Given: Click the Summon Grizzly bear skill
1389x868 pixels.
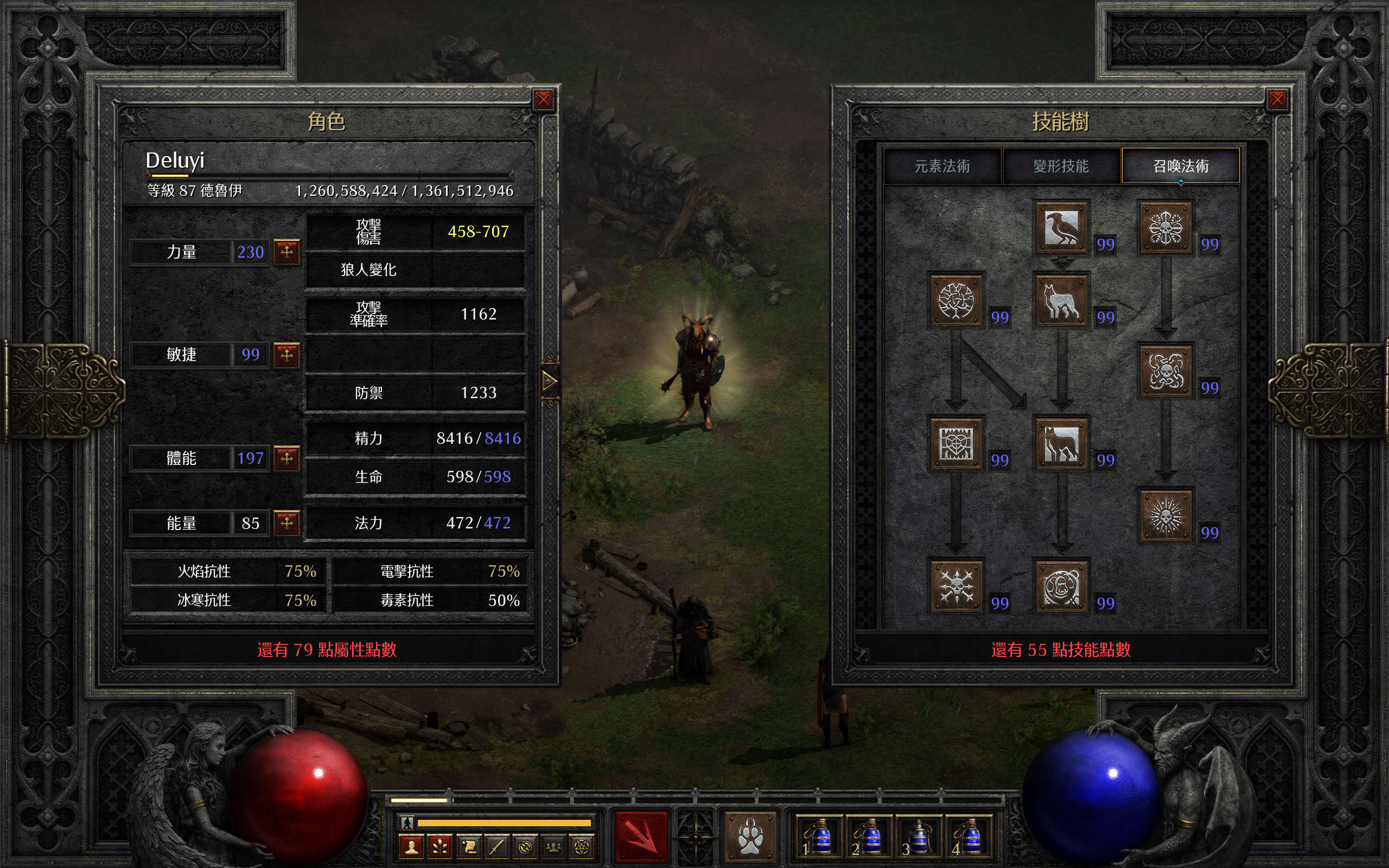Looking at the screenshot, I should click(x=1061, y=586).
